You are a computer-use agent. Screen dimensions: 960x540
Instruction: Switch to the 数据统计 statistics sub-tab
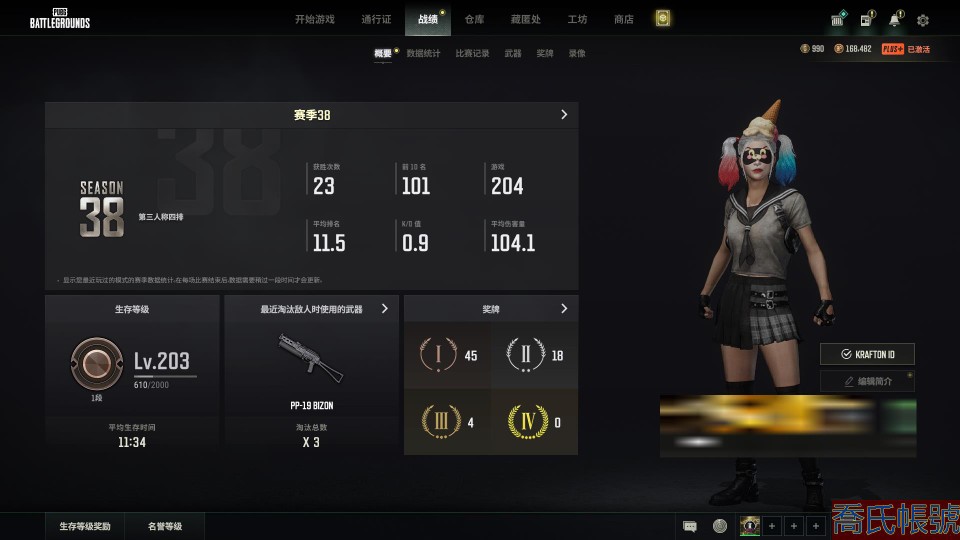point(423,53)
